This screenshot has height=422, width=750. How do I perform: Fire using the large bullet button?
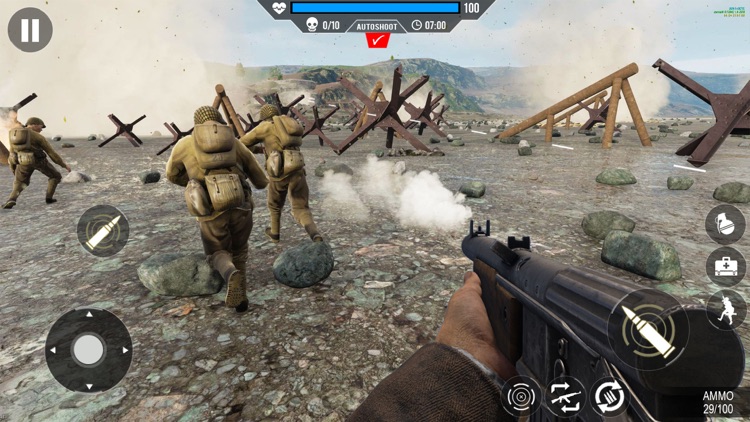pos(648,329)
